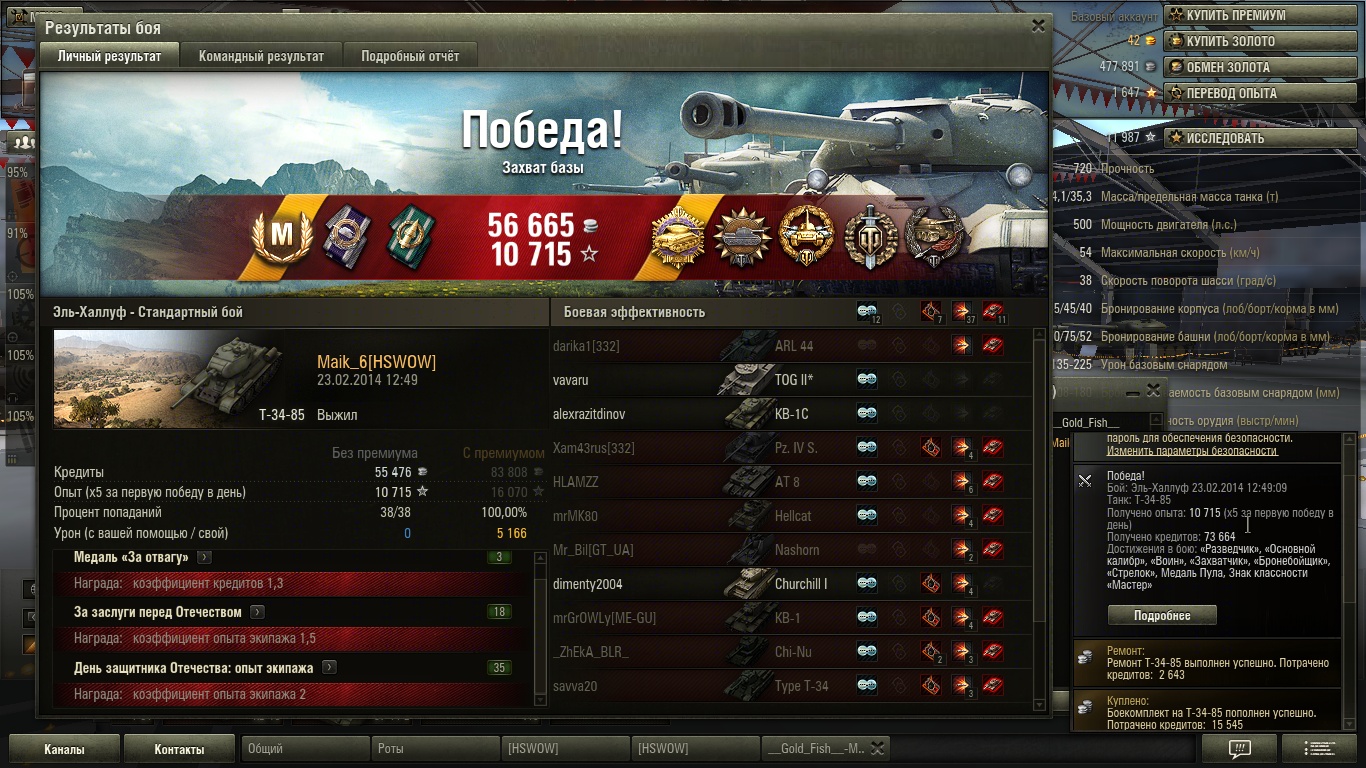Open the Подробный отчёт tab
This screenshot has width=1366, height=768.
click(x=410, y=56)
